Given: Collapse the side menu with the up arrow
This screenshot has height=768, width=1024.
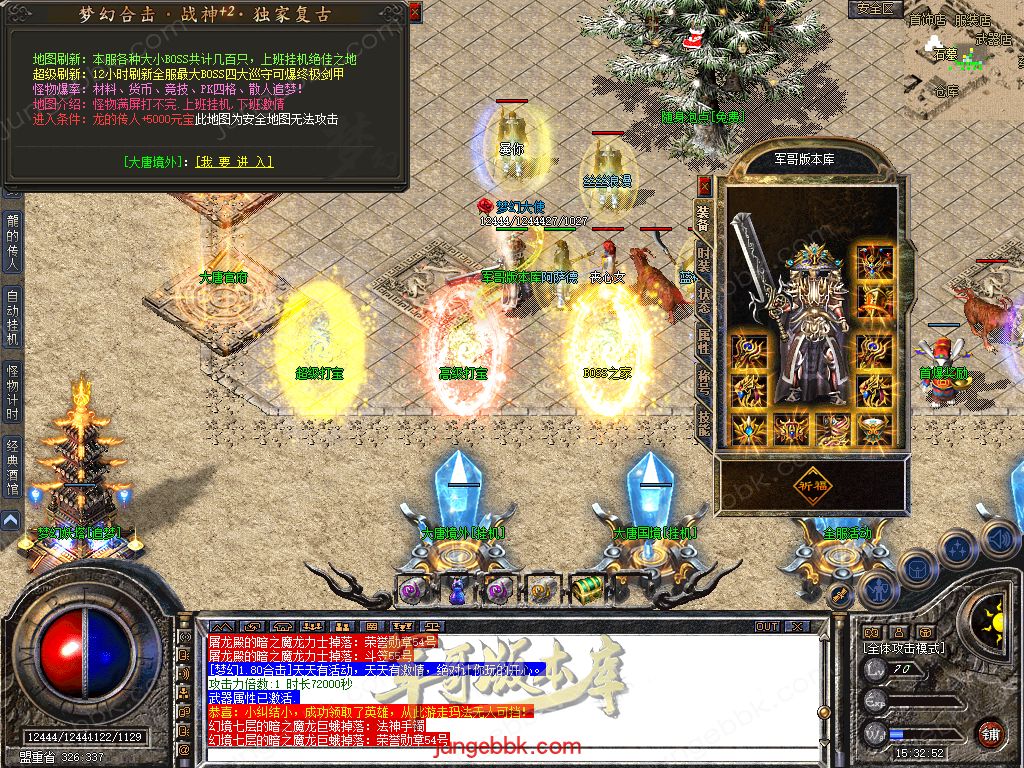Looking at the screenshot, I should coord(10,520).
